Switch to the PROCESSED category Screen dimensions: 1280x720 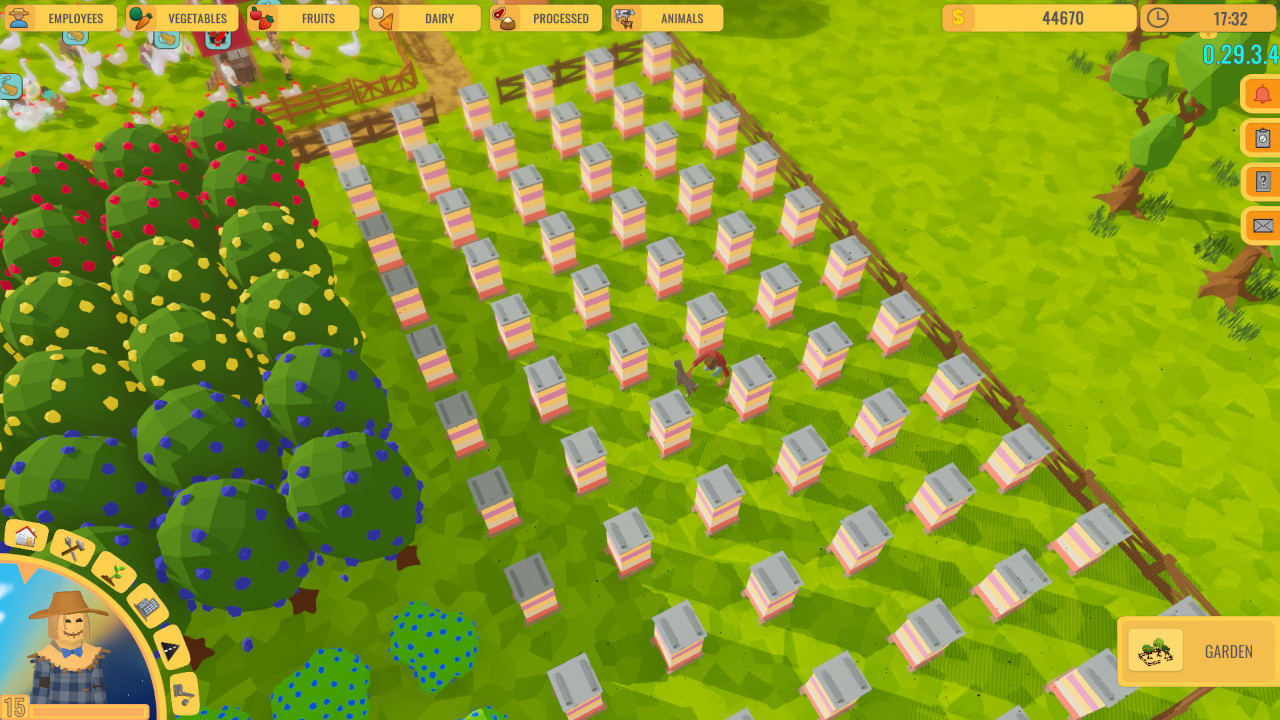(557, 17)
